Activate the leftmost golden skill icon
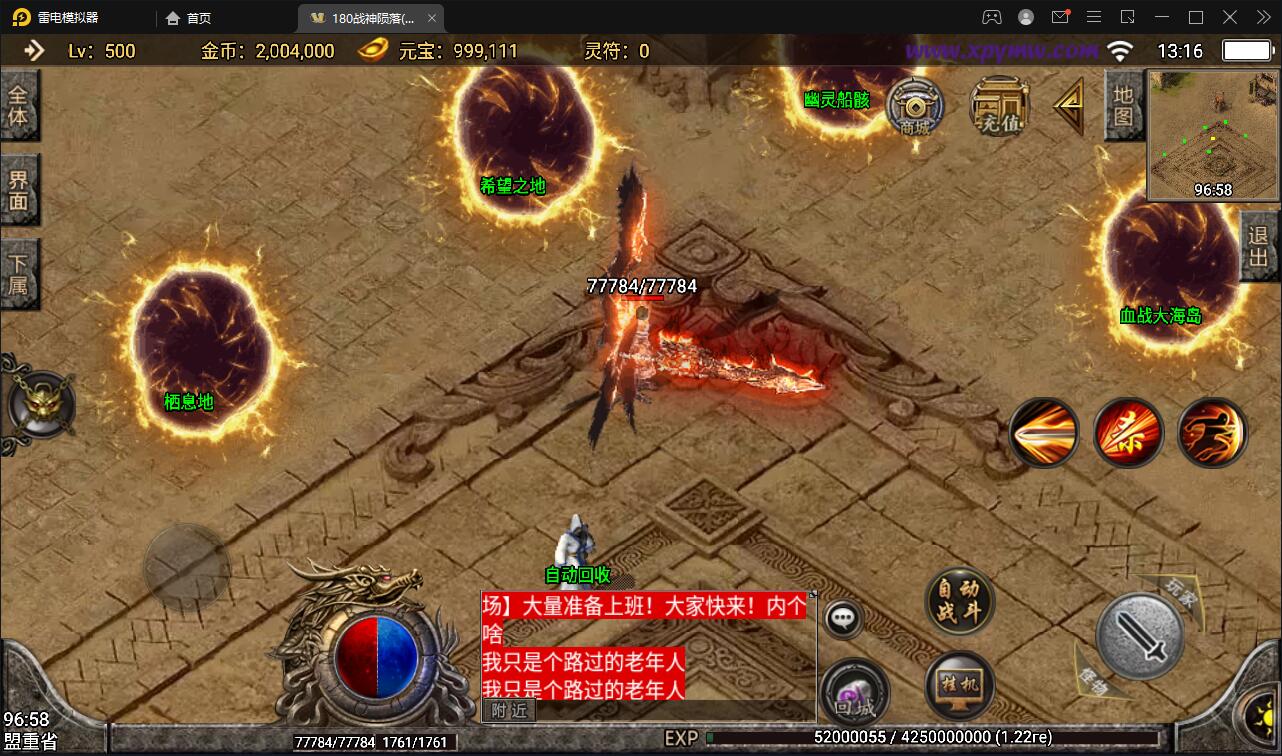Image resolution: width=1282 pixels, height=756 pixels. click(x=1044, y=431)
